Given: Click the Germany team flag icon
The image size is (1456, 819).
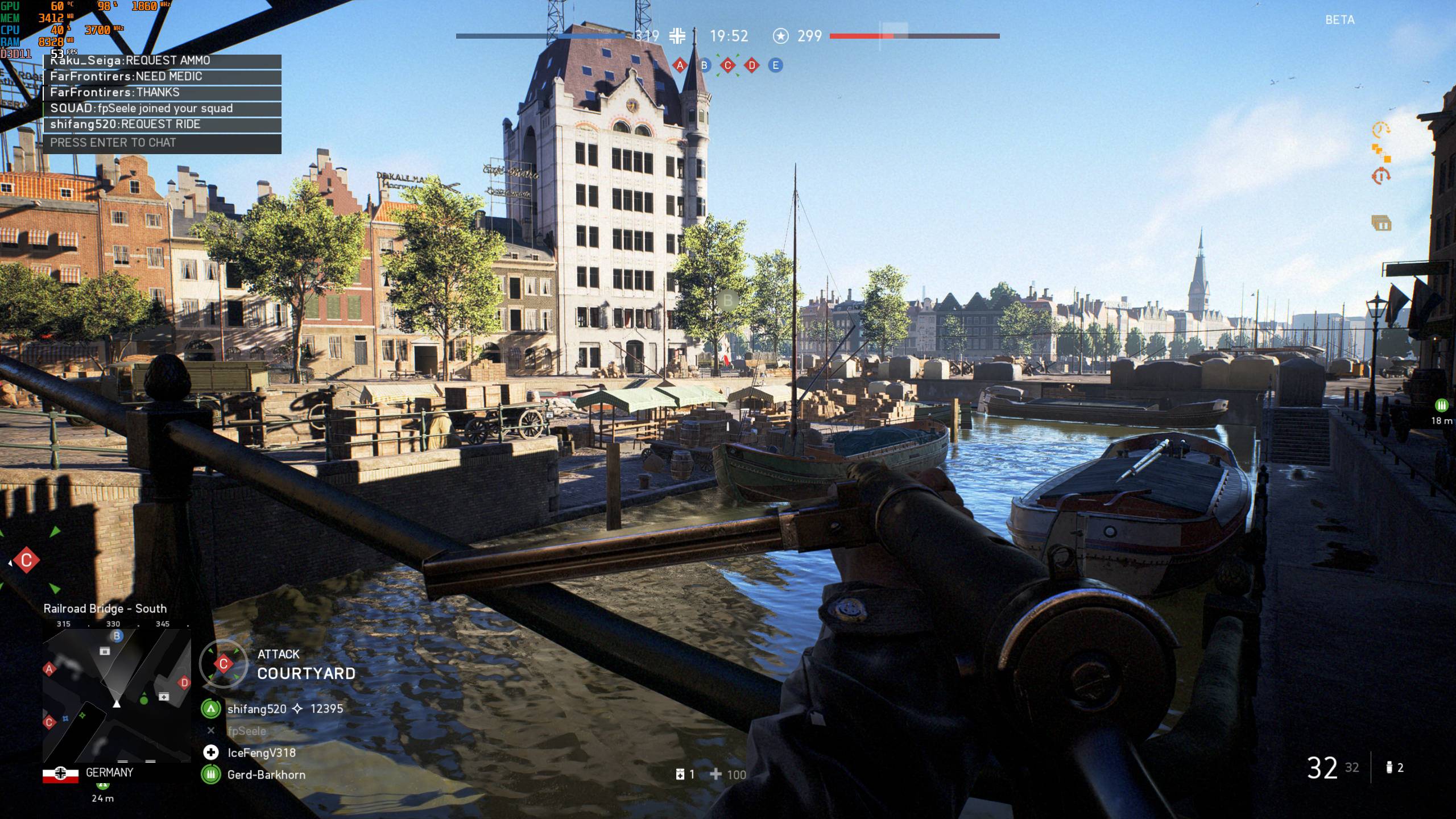Looking at the screenshot, I should pos(60,774).
